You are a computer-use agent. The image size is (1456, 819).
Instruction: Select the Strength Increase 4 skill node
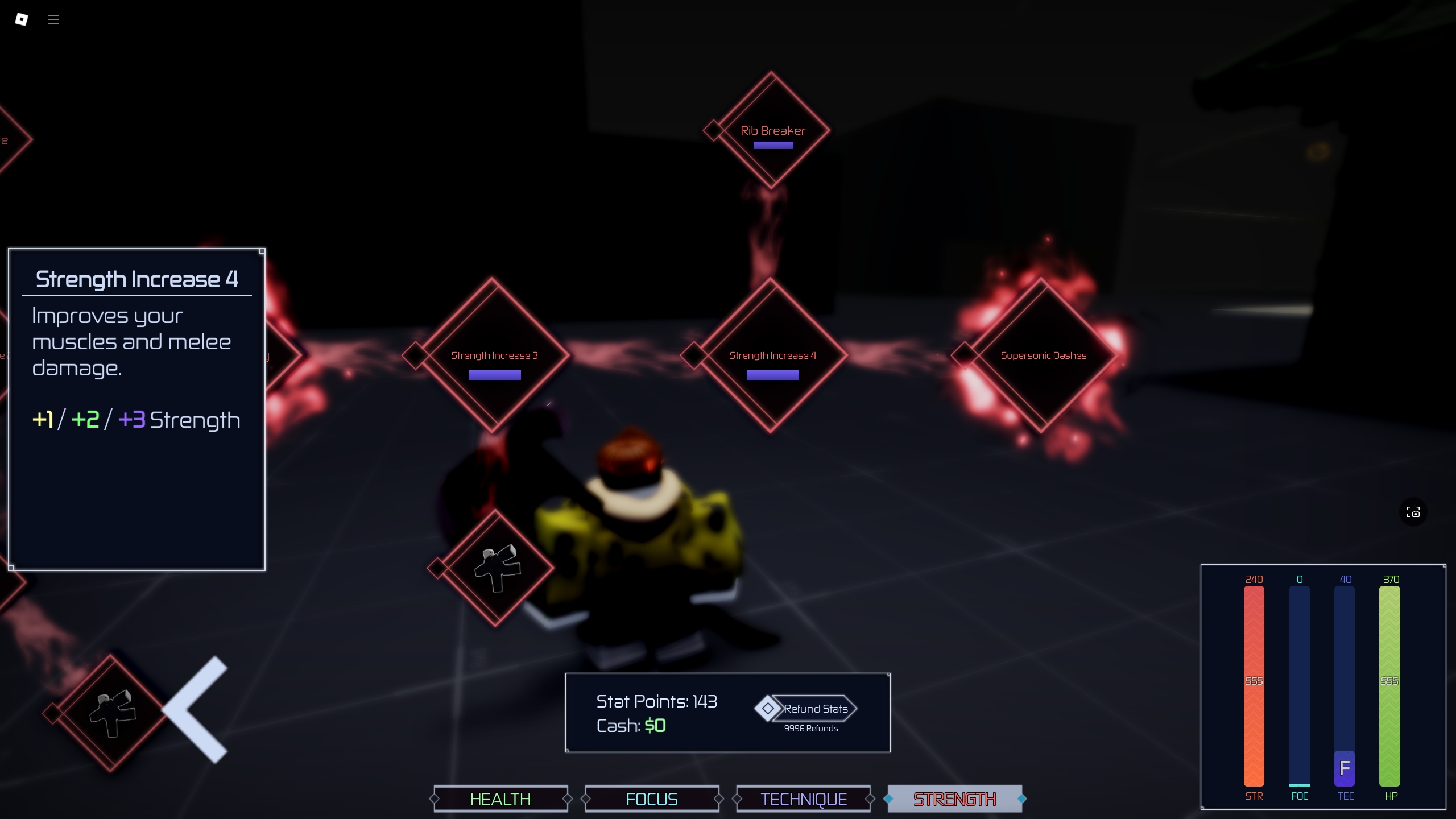pos(772,355)
